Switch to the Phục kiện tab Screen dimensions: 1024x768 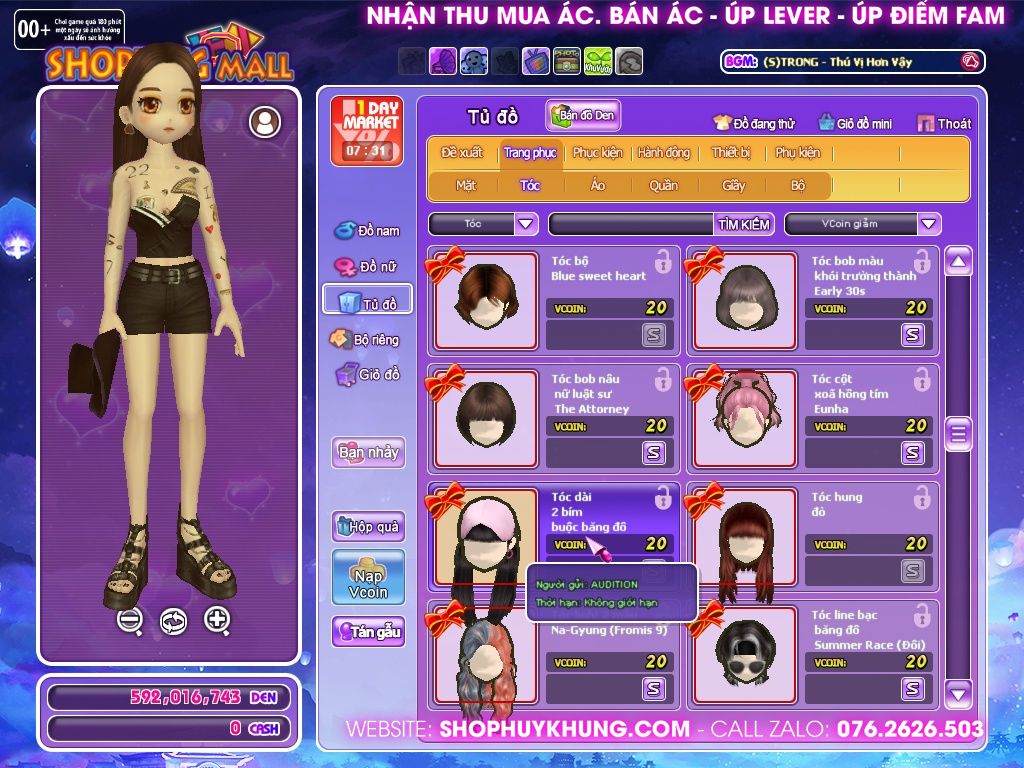[x=597, y=153]
